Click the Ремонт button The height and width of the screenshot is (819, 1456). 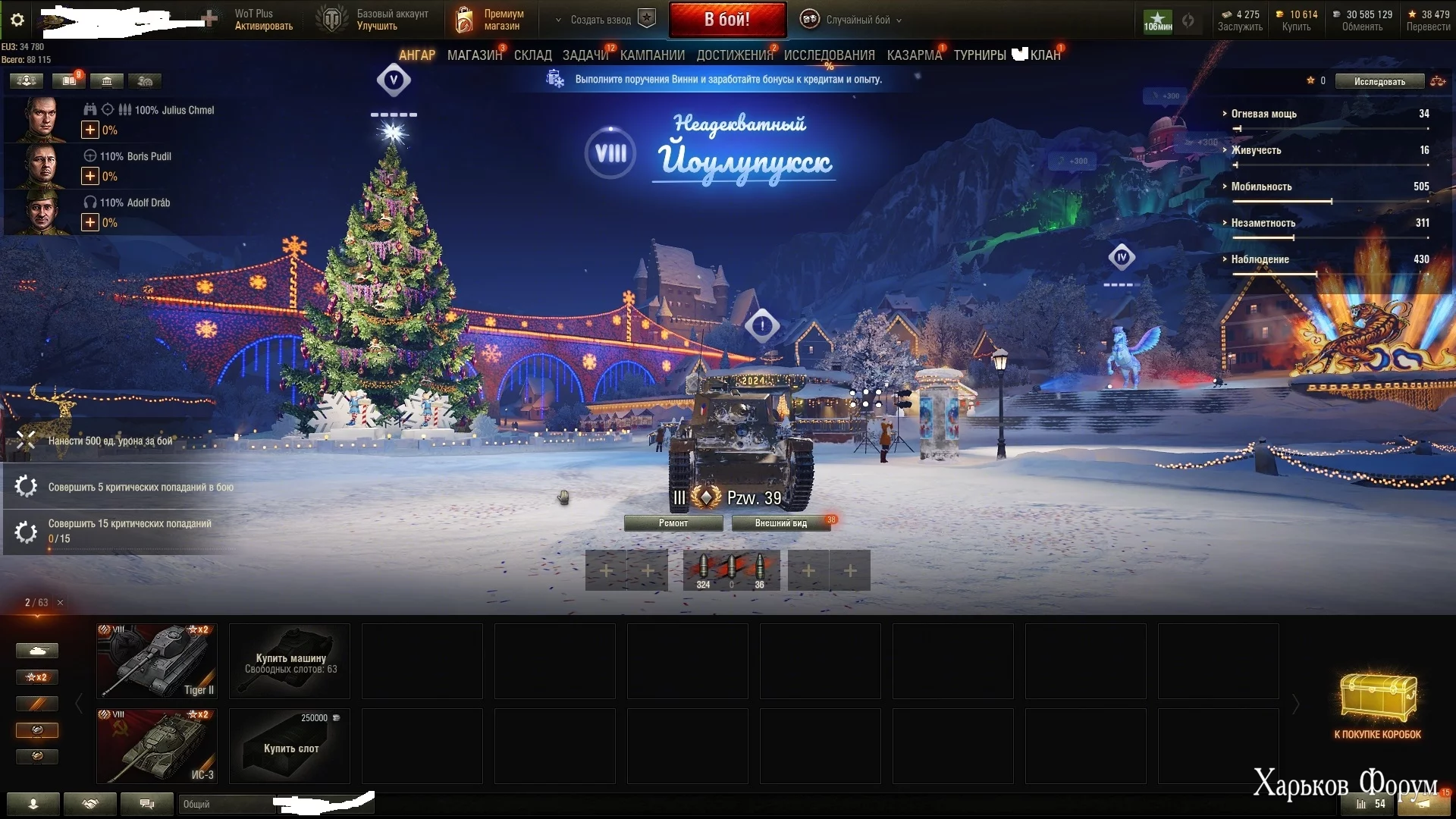click(x=673, y=523)
